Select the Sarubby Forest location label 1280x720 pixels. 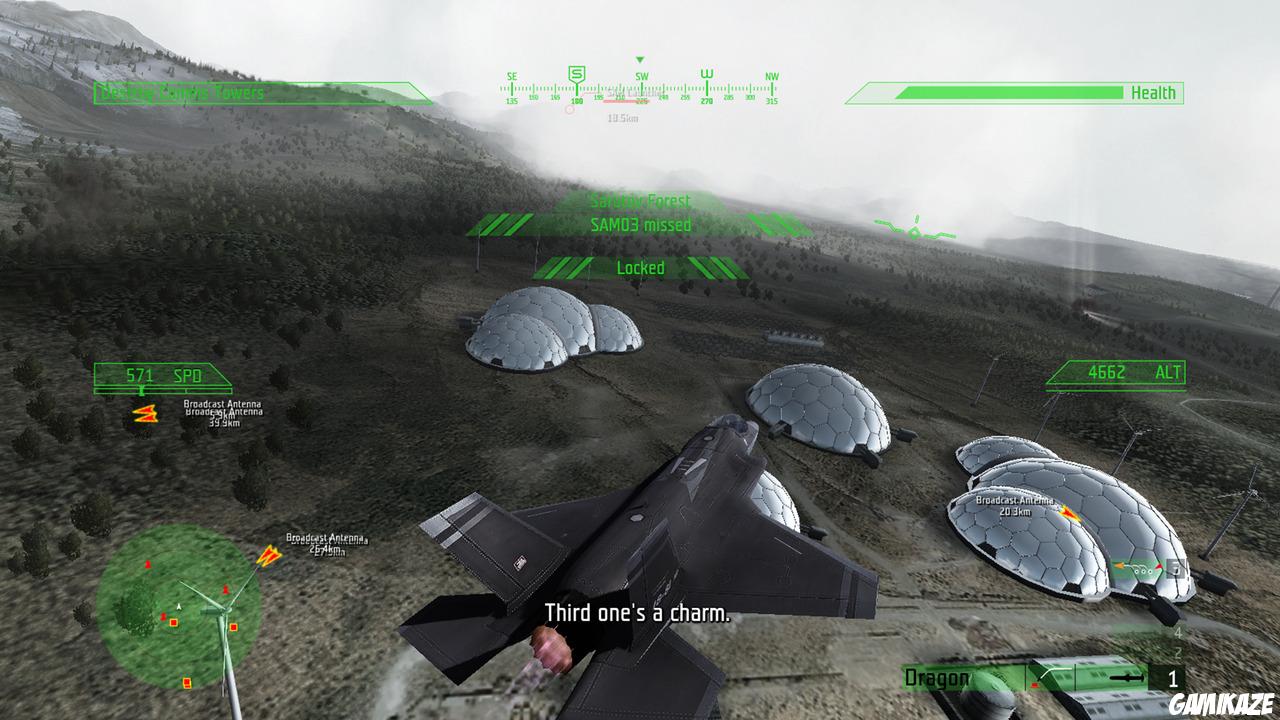point(640,201)
